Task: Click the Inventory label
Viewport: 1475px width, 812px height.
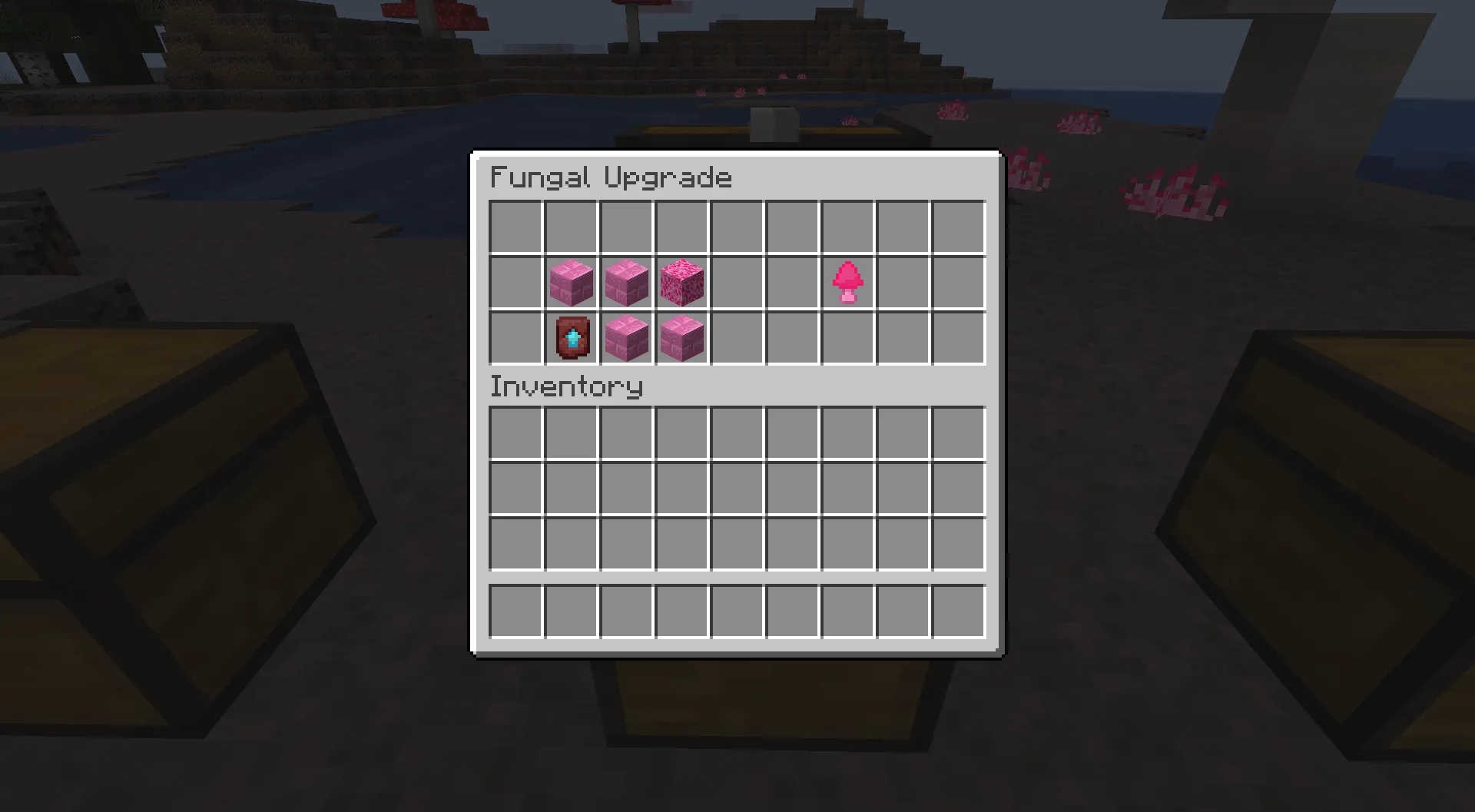Action: [566, 386]
